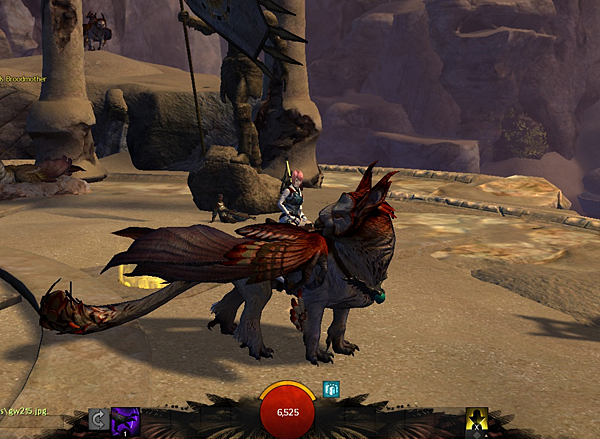
Task: Click the grey circular-arrow swap icon
Action: (98, 420)
